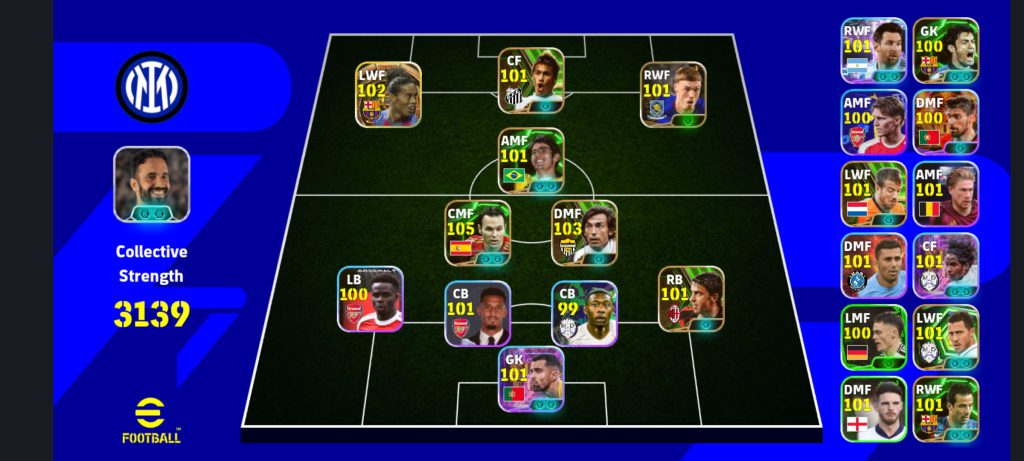
Task: Tap the CMF 105 player card
Action: (477, 232)
